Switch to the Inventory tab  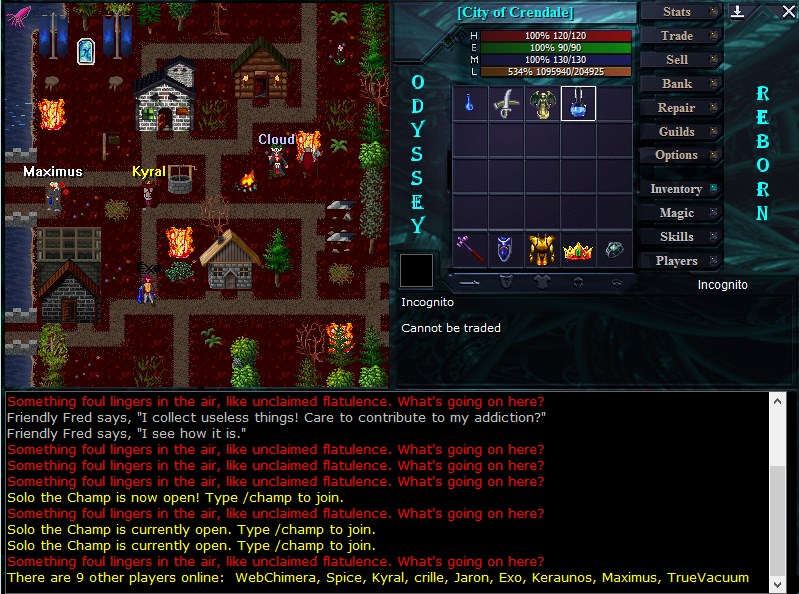click(678, 189)
